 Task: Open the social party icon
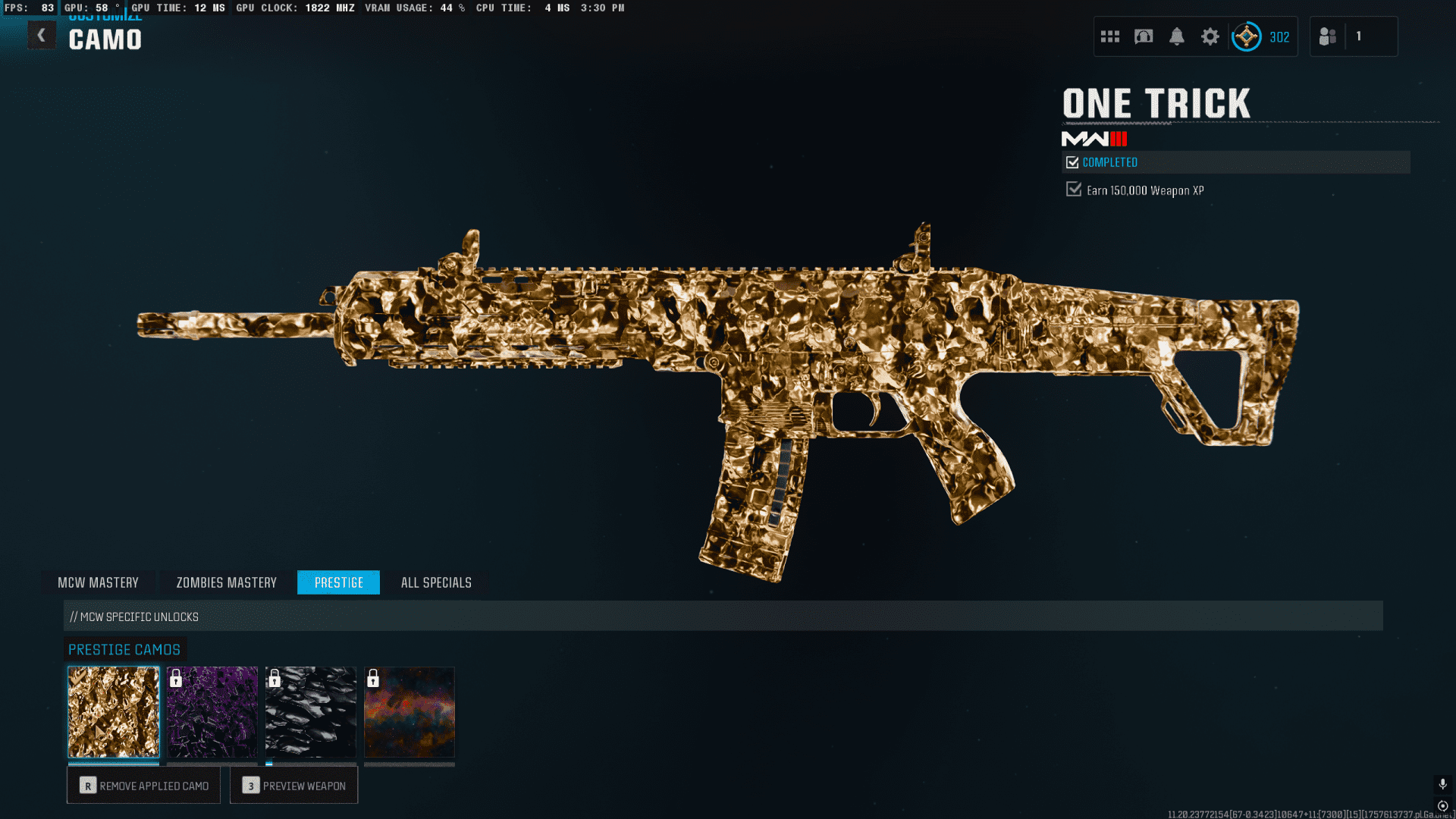(x=1328, y=36)
